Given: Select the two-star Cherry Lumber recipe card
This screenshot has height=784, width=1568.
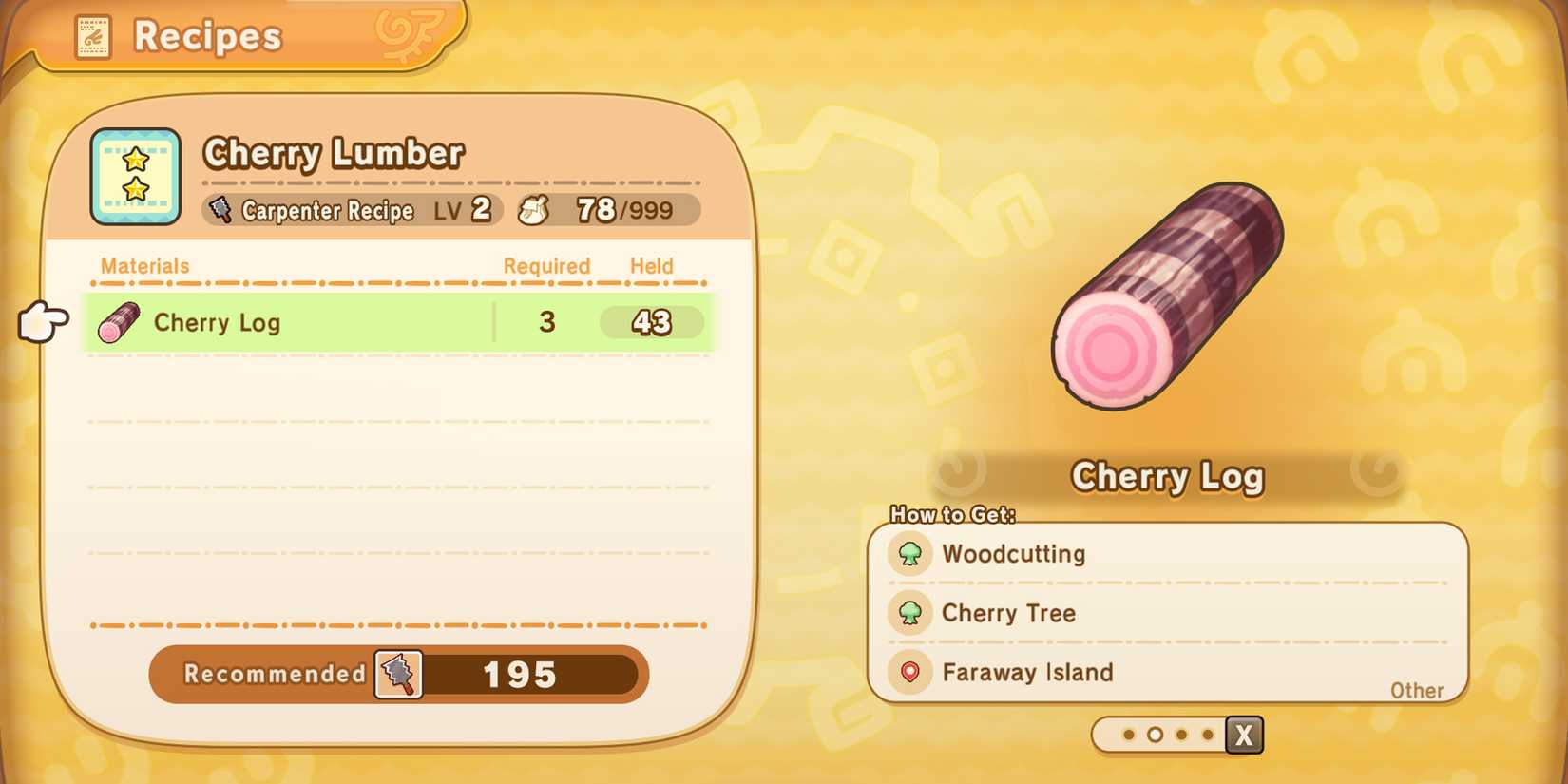Looking at the screenshot, I should (x=135, y=176).
